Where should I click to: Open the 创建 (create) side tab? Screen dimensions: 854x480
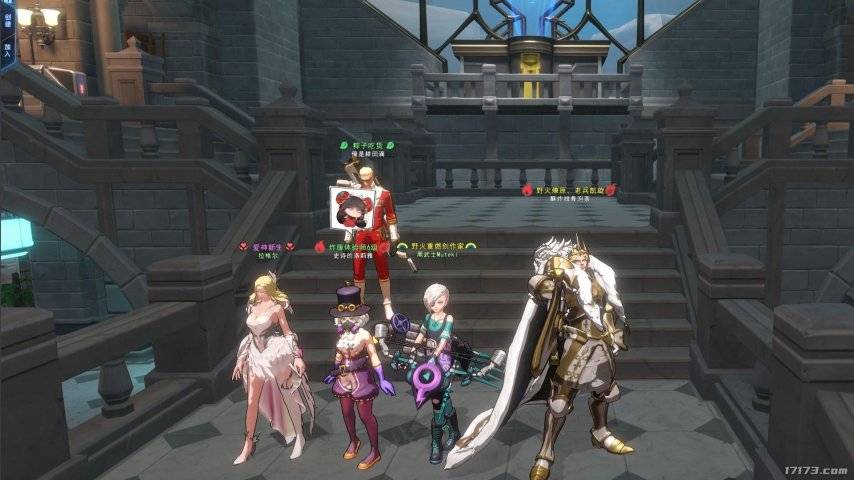(x=6, y=18)
